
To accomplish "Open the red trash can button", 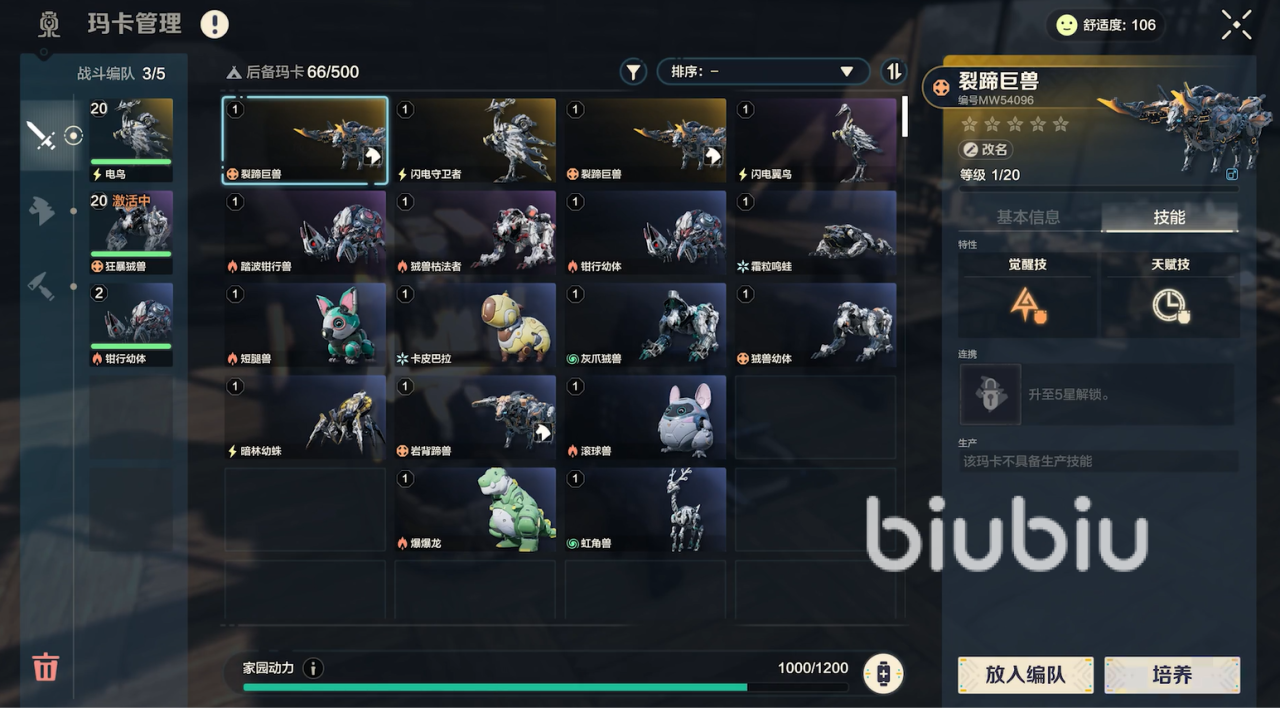I will pyautogui.click(x=46, y=666).
